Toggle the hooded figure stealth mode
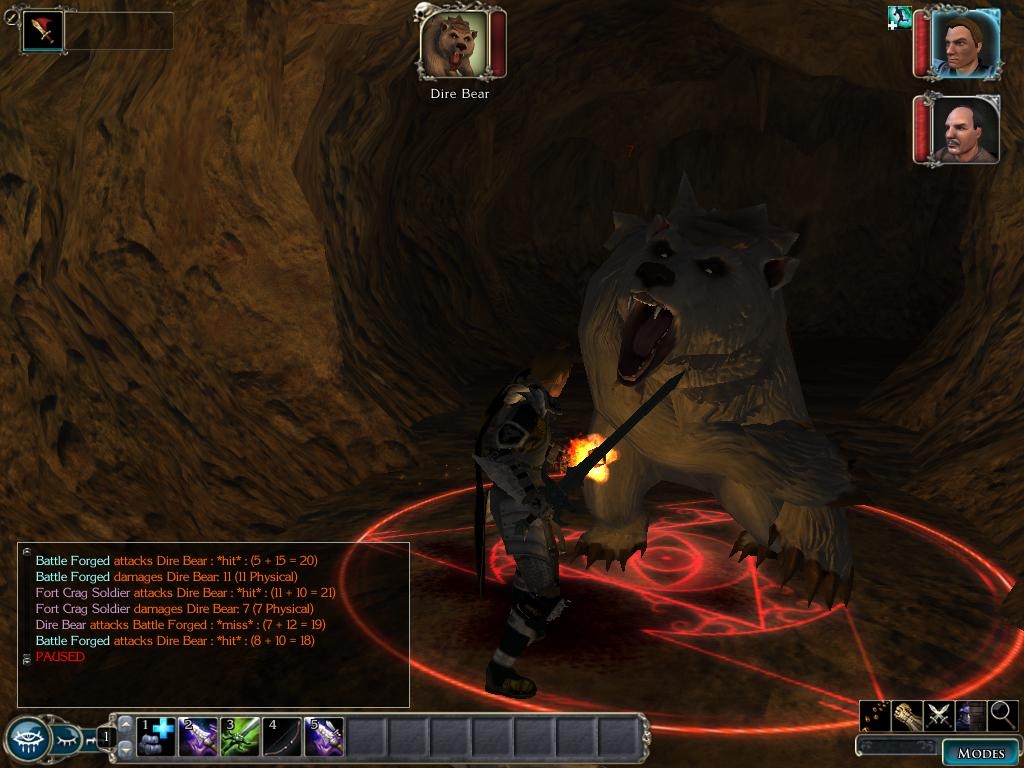This screenshot has width=1024, height=768. tap(971, 715)
